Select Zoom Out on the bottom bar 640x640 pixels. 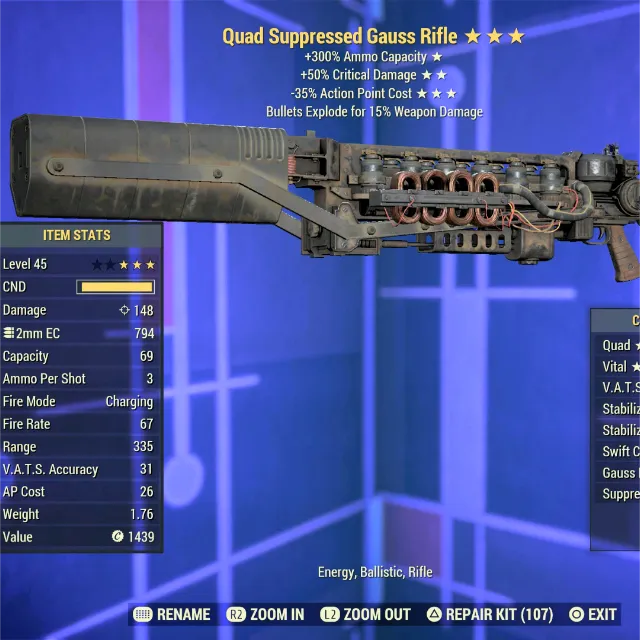pos(365,614)
